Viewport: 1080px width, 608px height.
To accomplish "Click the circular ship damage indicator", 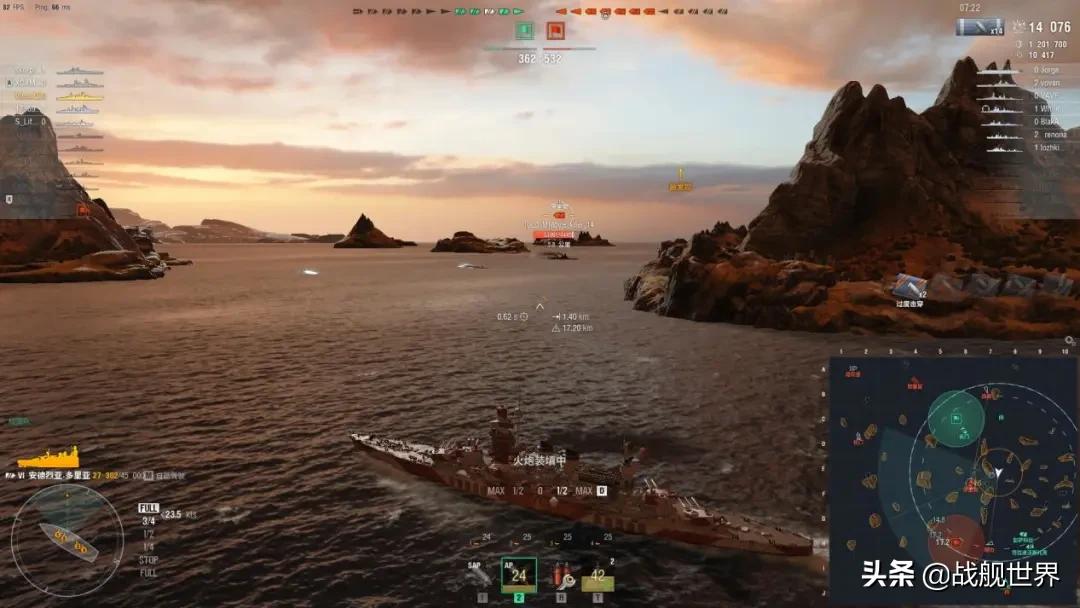I will [x=66, y=541].
